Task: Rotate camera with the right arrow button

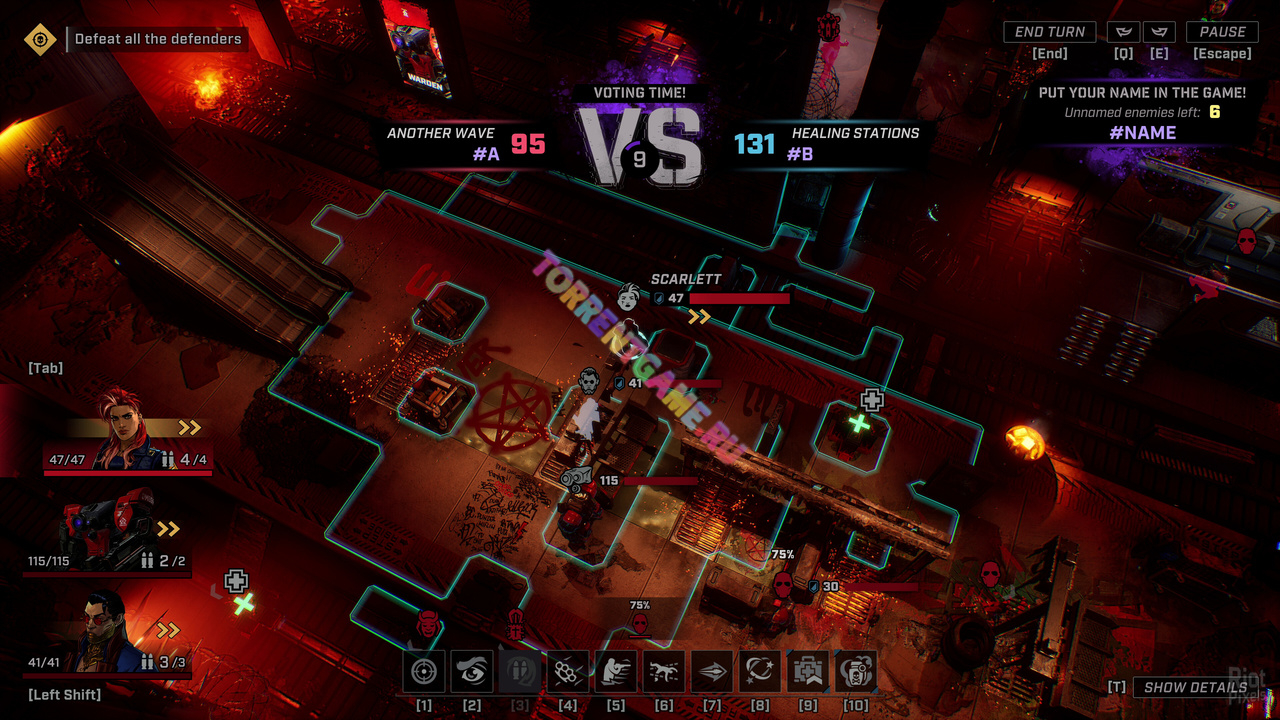Action: point(1159,32)
